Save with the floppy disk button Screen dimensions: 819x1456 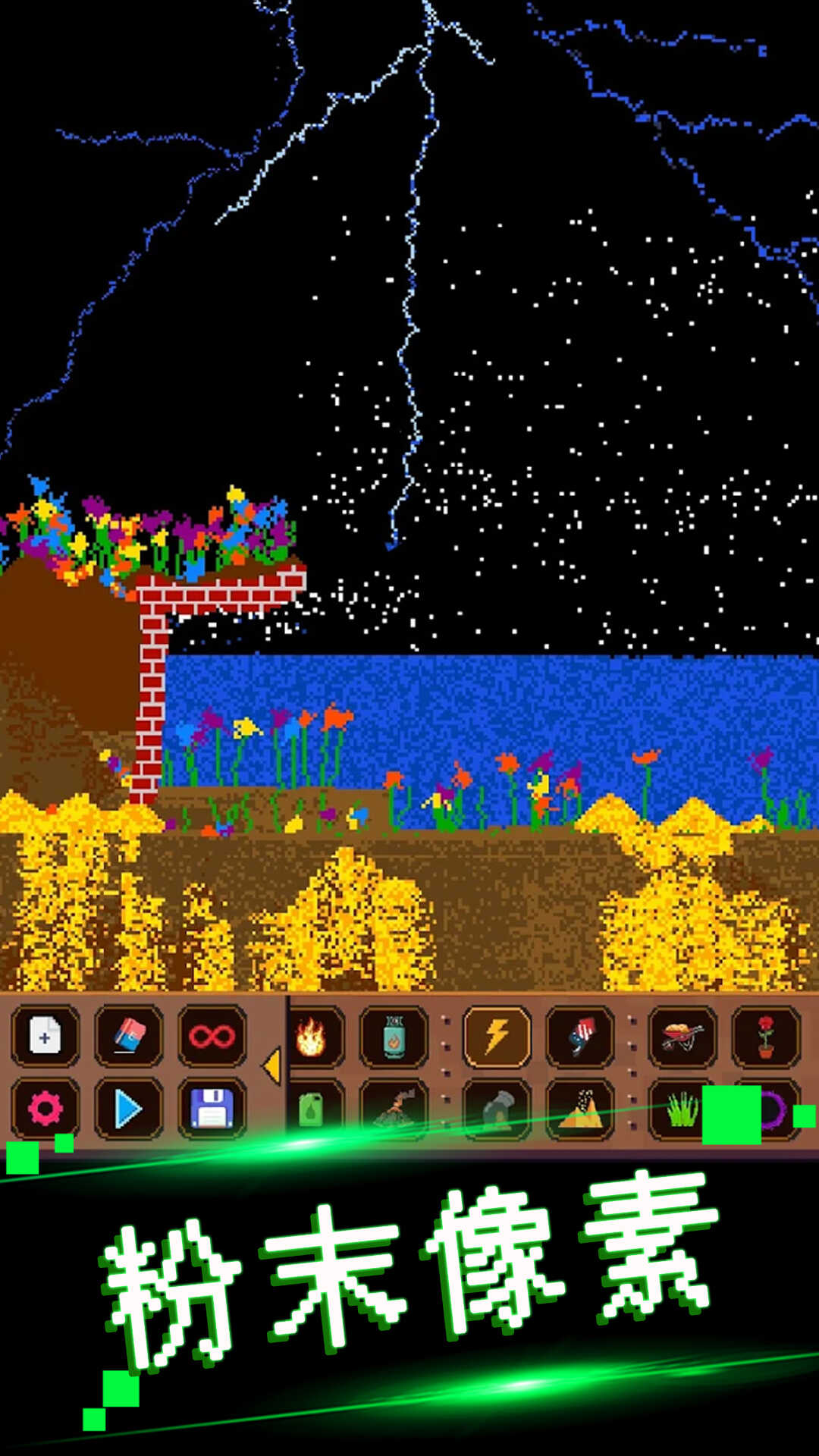point(212,1109)
